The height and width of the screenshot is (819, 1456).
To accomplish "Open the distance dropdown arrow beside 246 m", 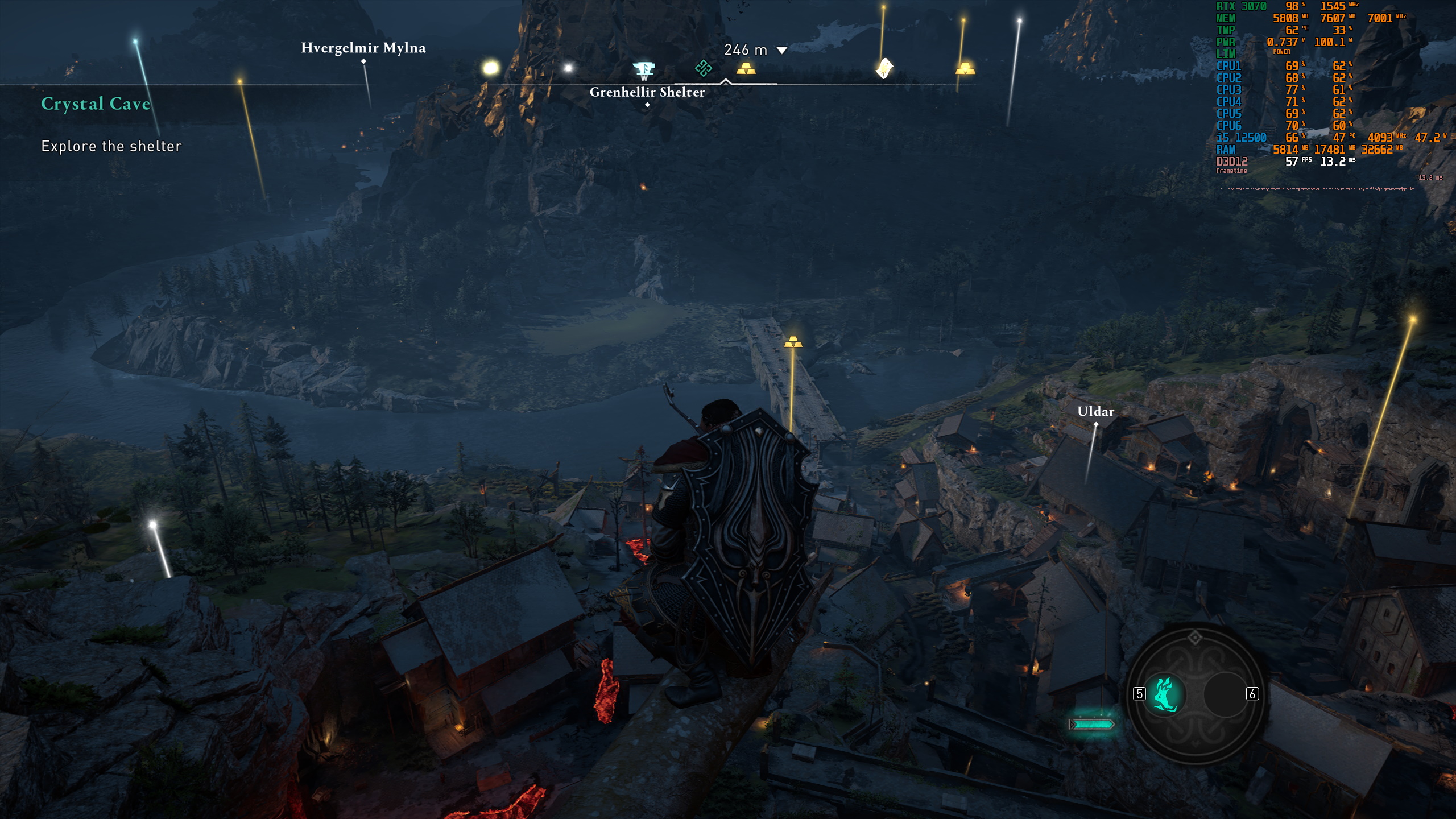I will click(783, 50).
